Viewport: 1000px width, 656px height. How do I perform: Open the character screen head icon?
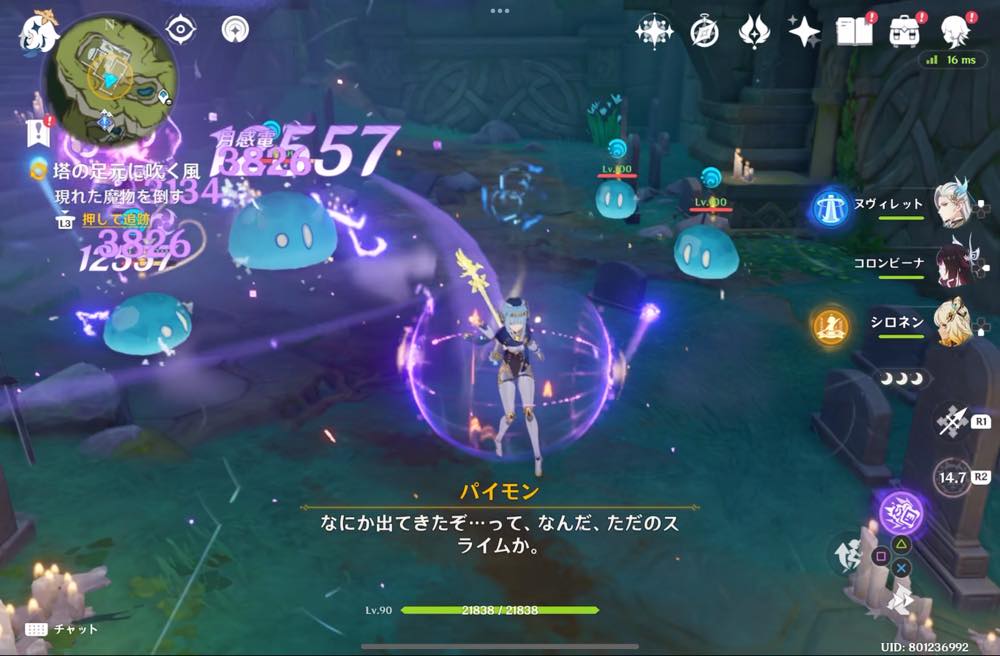[x=956, y=31]
